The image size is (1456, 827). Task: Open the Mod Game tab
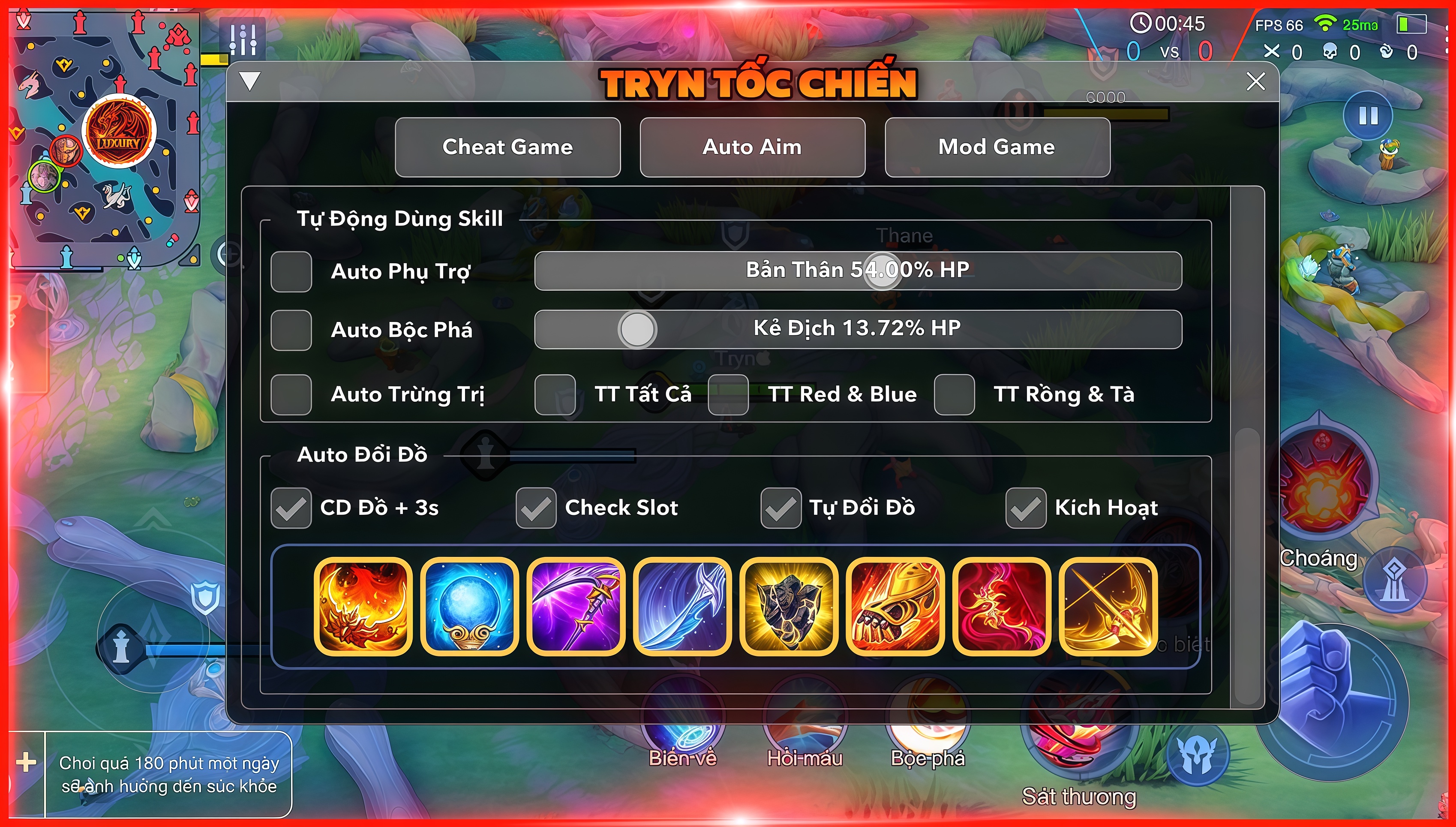point(998,147)
